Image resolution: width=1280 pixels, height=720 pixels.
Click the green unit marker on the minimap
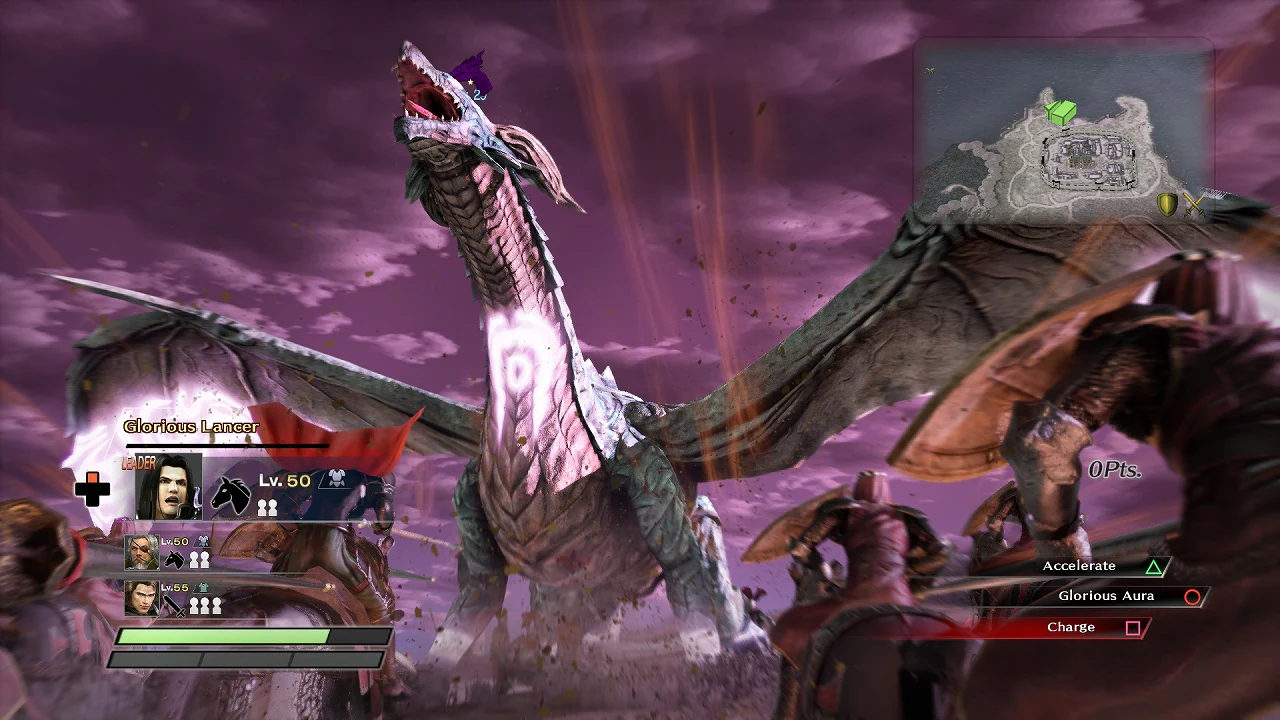click(x=1061, y=112)
